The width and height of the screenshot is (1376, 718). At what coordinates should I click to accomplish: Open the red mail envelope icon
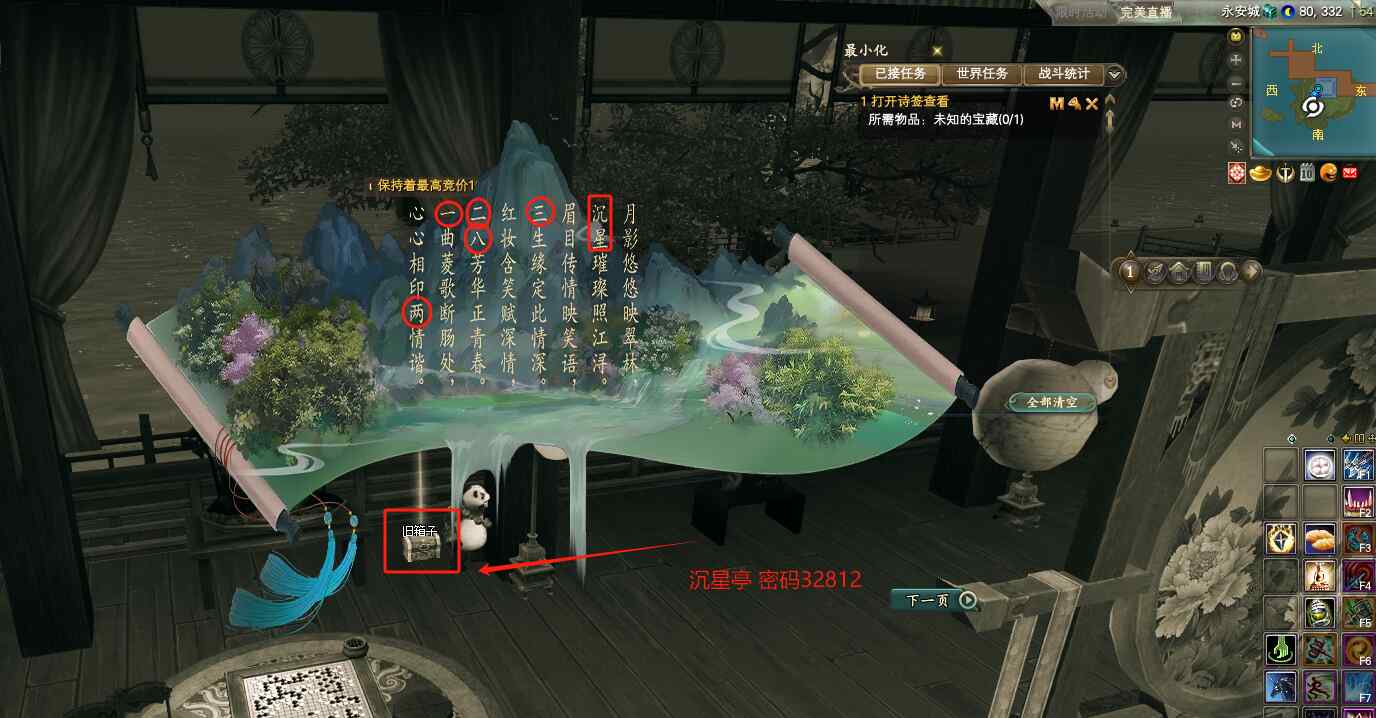pos(1350,173)
